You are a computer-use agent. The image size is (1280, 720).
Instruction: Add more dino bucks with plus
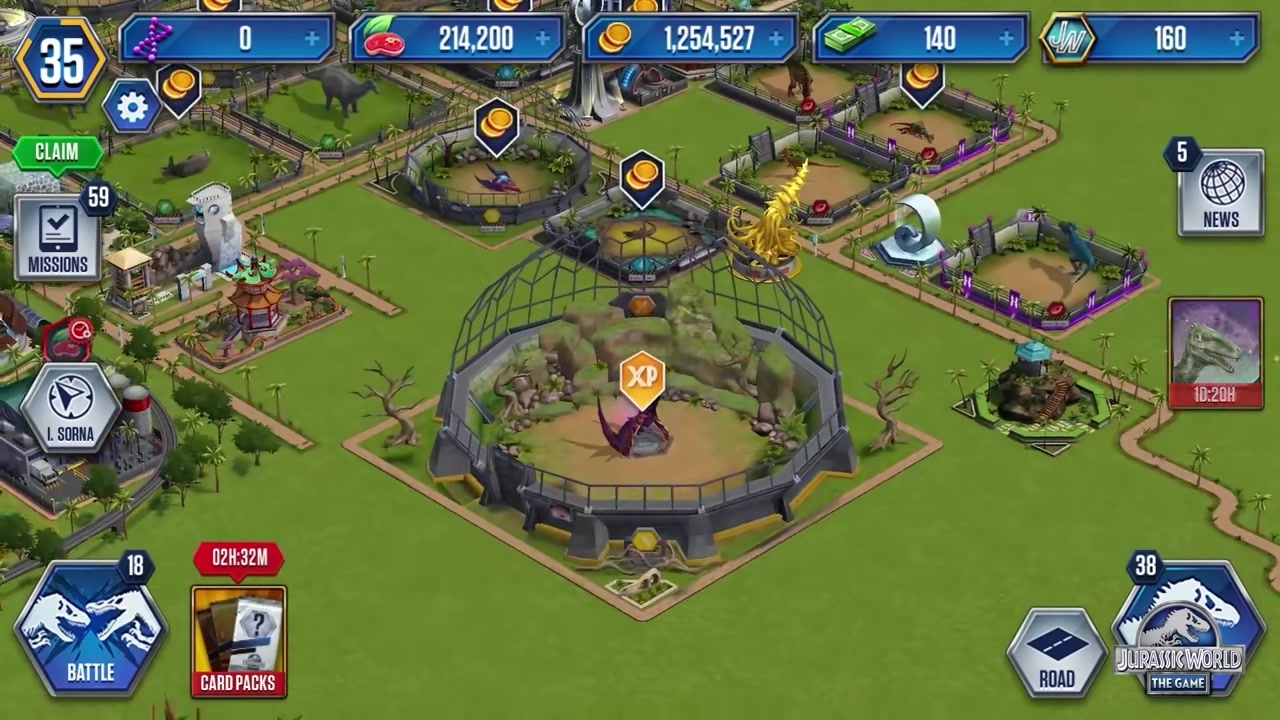coord(1006,39)
